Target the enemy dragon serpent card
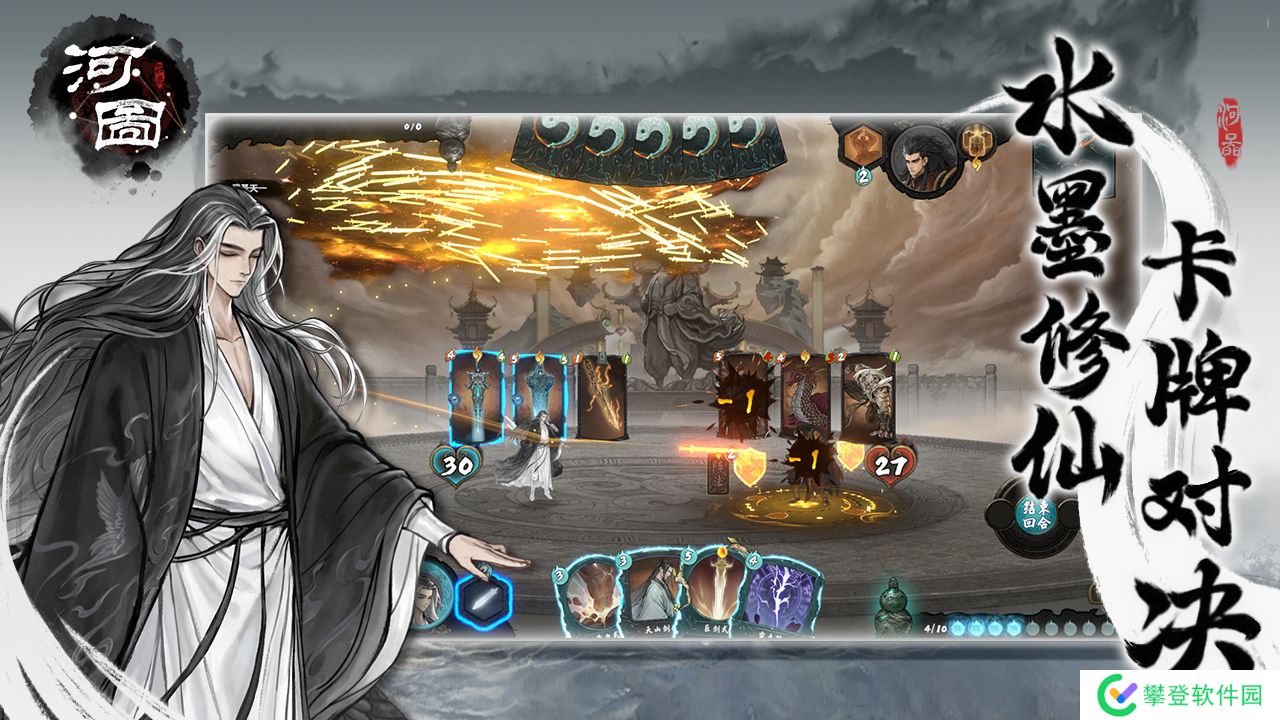The image size is (1280, 720). 806,397
